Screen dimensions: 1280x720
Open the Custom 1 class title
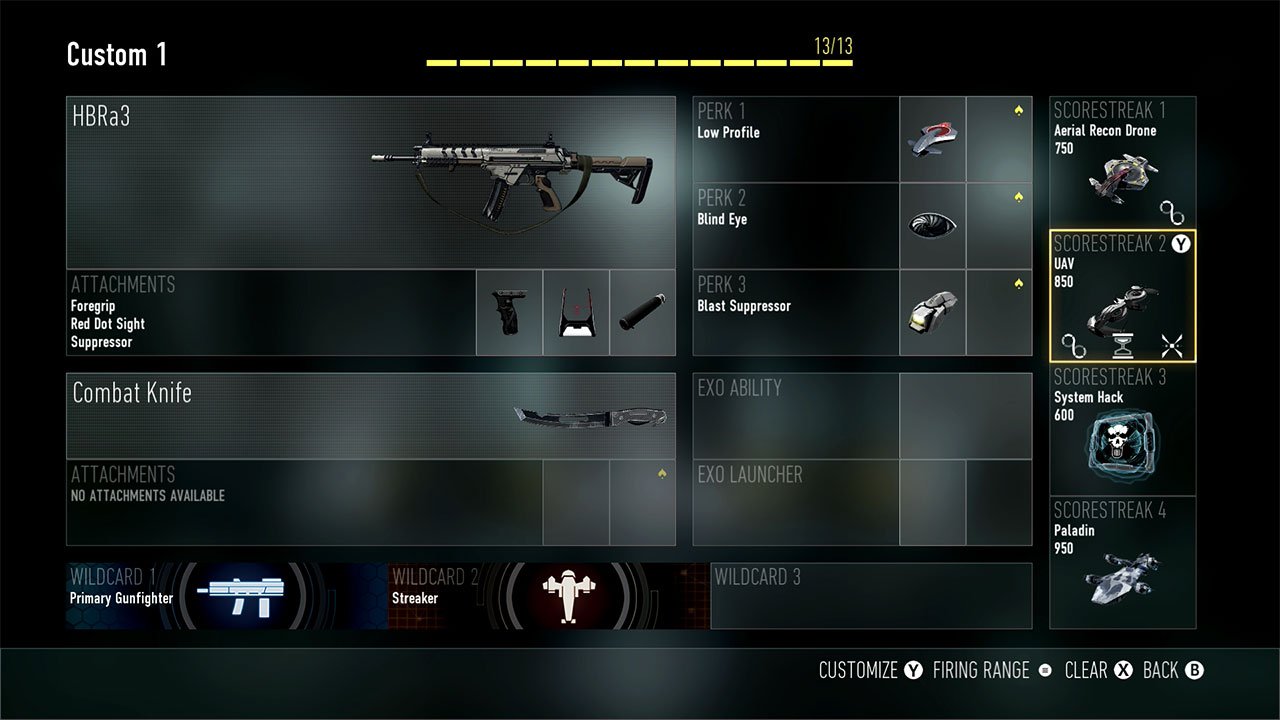point(116,55)
